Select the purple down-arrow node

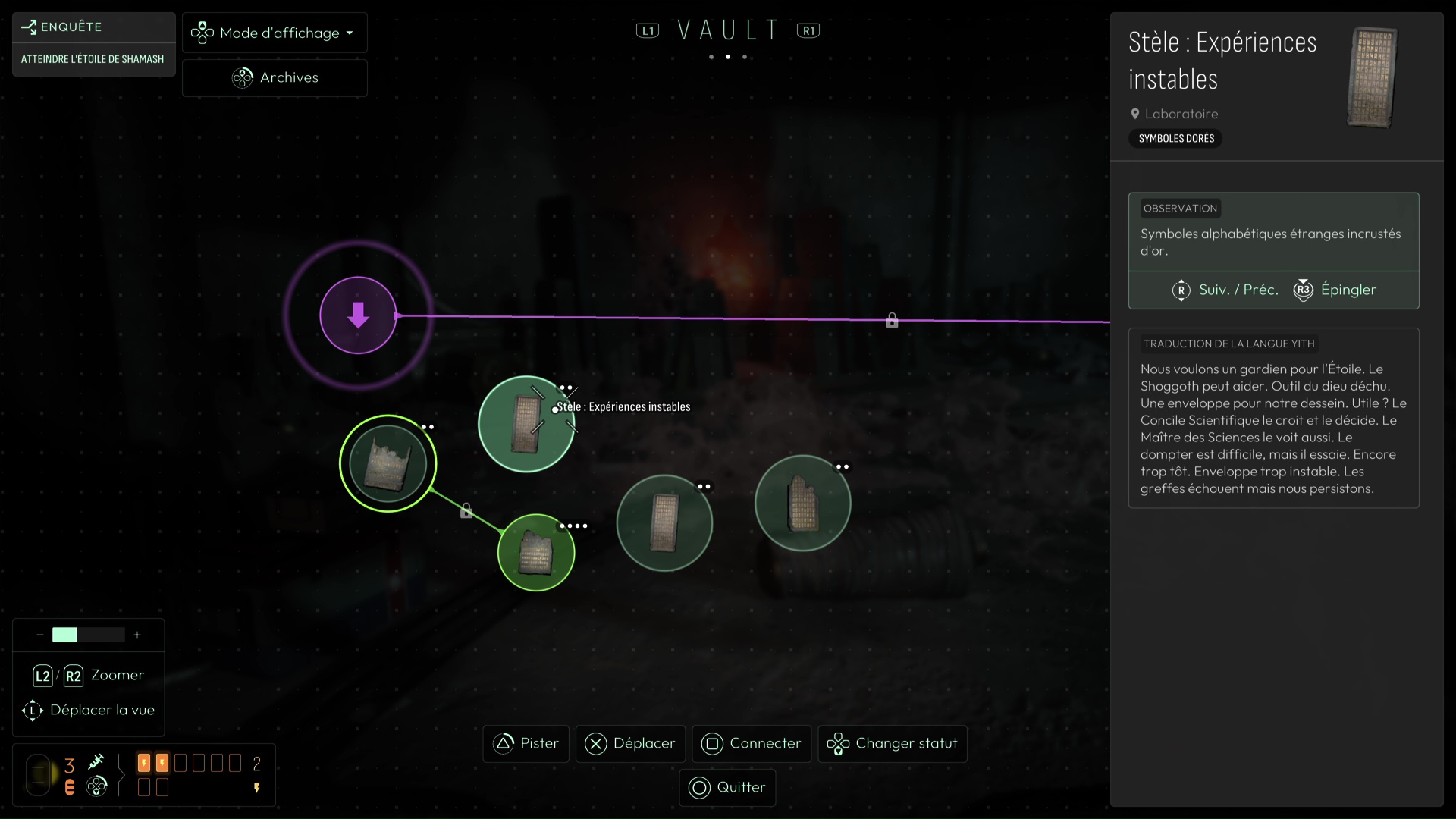(x=358, y=315)
